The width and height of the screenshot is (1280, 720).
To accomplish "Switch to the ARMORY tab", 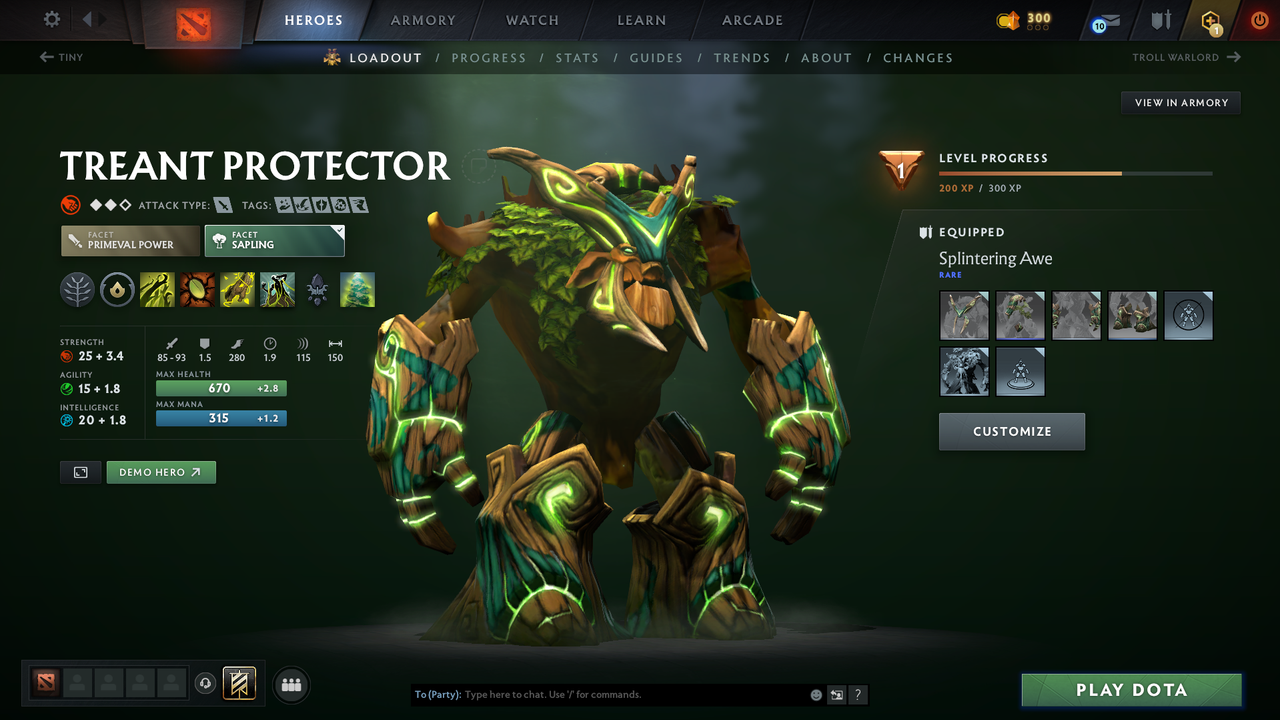I will click(422, 20).
